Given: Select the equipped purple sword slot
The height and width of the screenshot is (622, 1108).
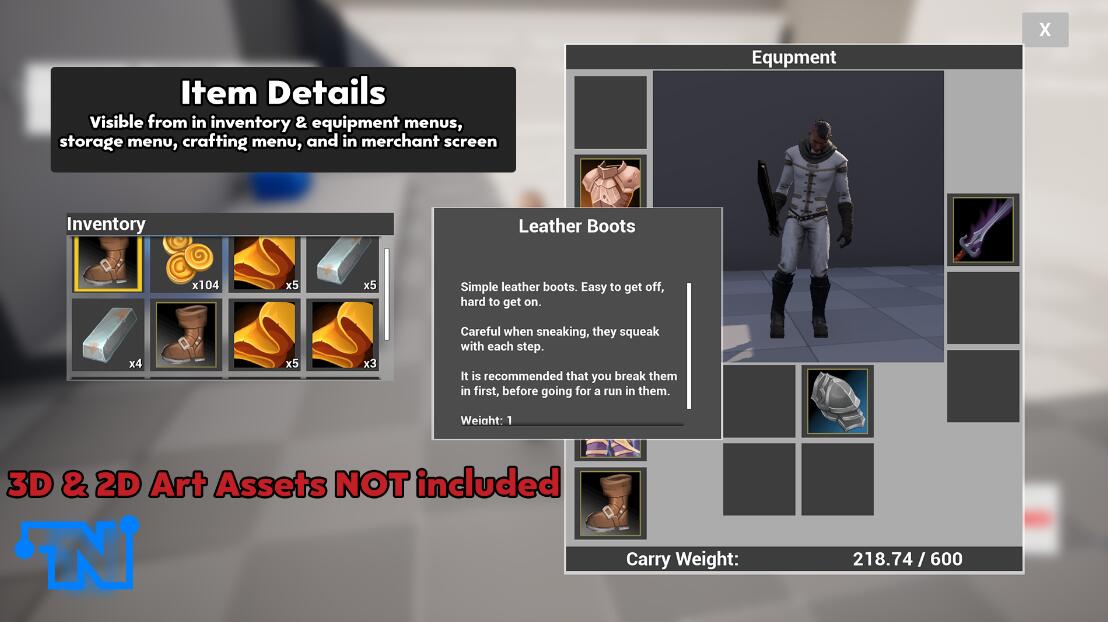Looking at the screenshot, I should 983,230.
